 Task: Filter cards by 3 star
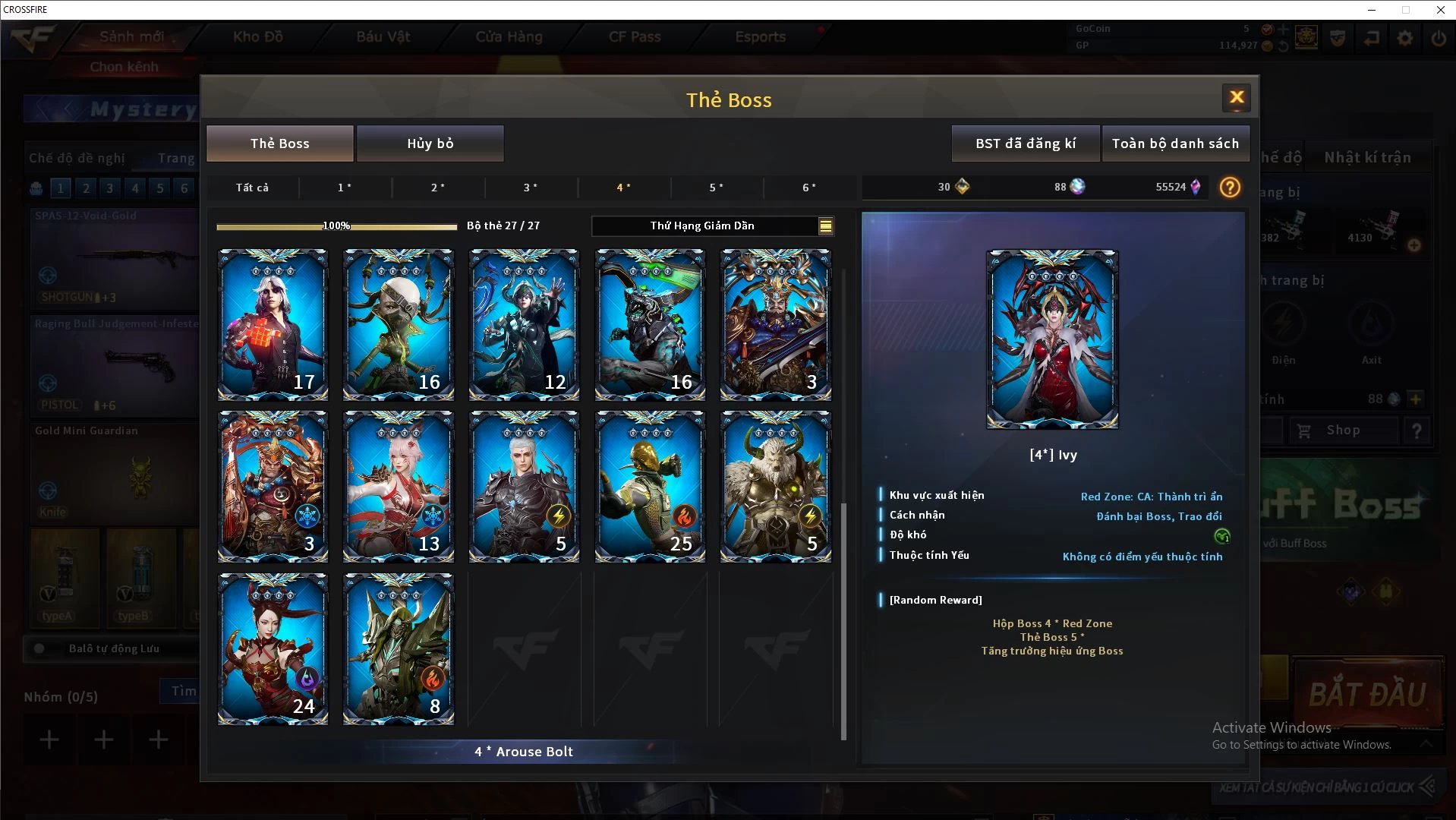tap(531, 188)
